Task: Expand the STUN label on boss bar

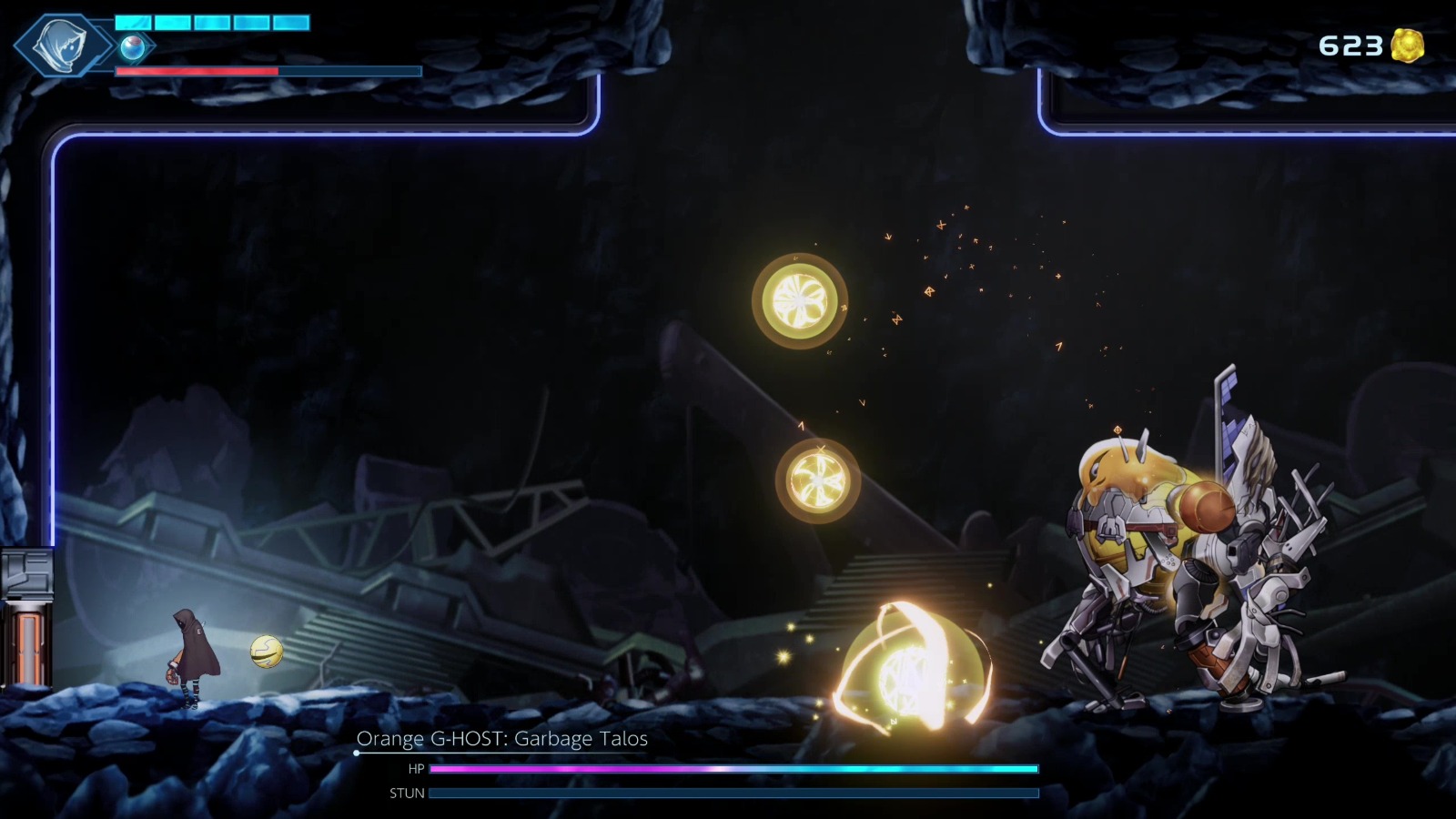Action: point(408,793)
